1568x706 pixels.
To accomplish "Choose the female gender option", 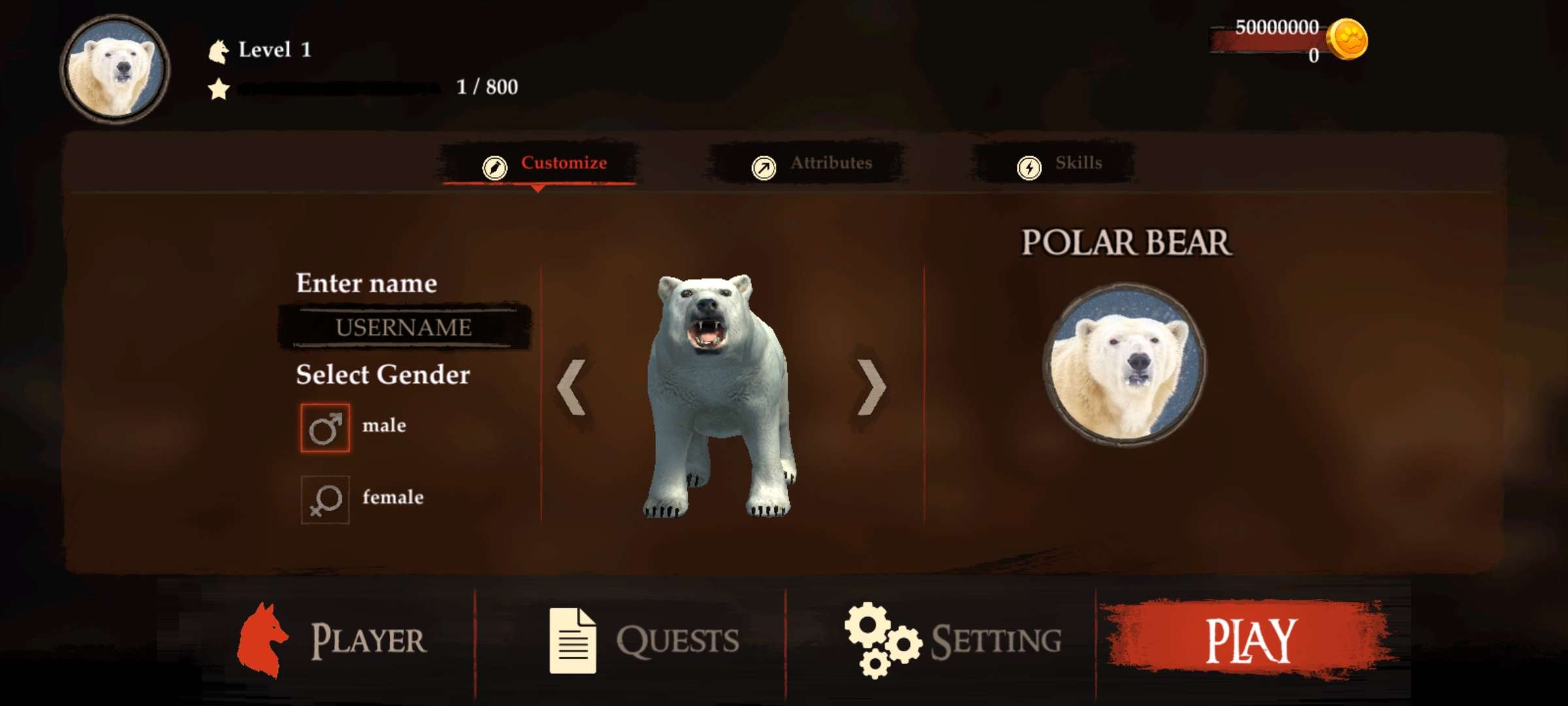I will tap(325, 500).
